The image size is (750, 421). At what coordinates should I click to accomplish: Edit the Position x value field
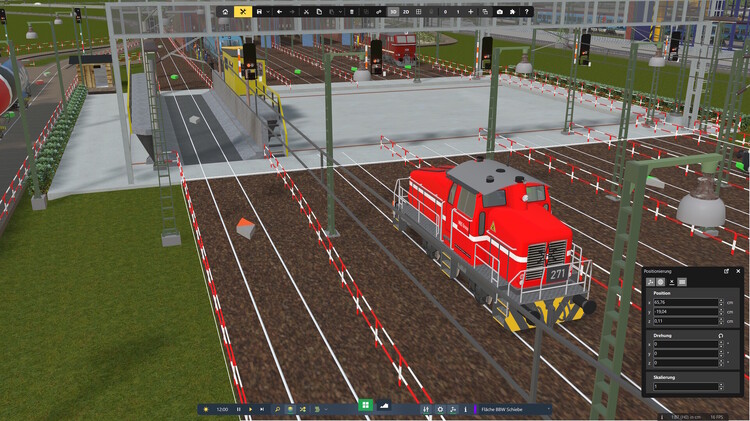685,301
